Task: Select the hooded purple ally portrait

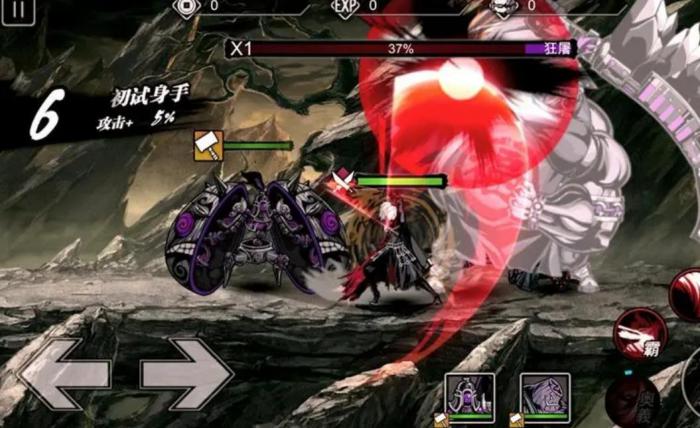Action: point(545,396)
